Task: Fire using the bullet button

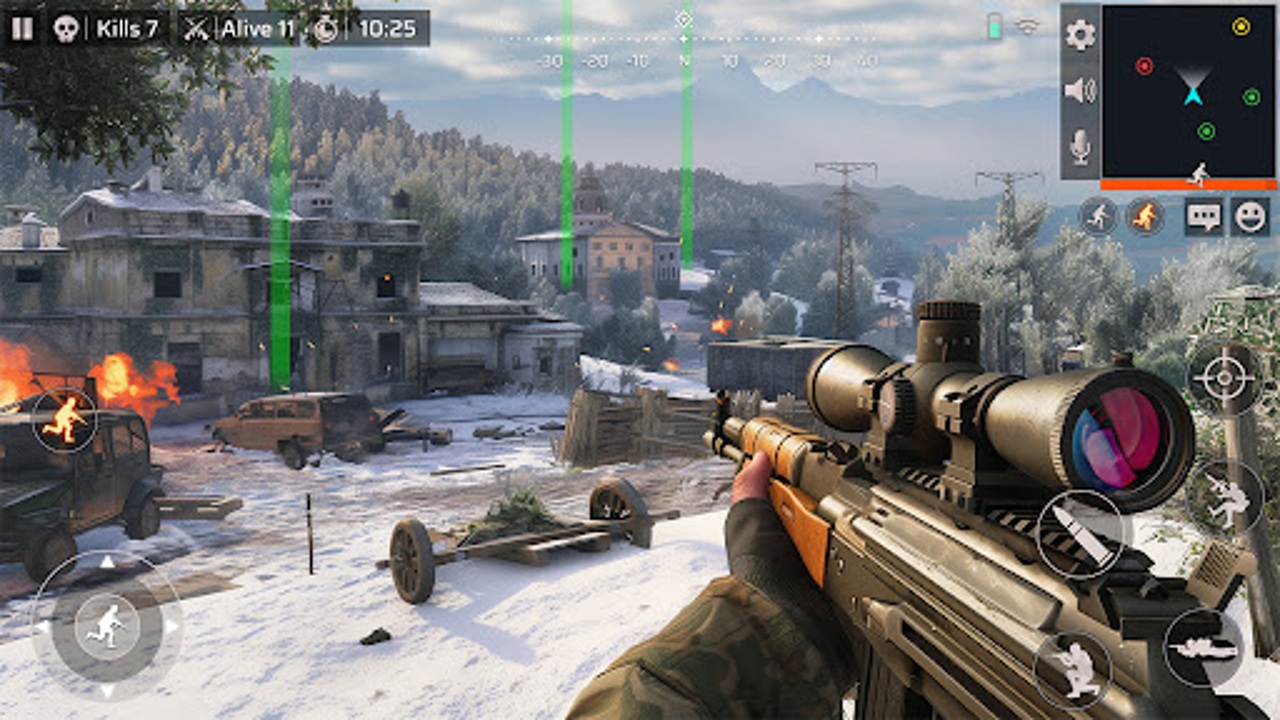Action: tap(1079, 534)
